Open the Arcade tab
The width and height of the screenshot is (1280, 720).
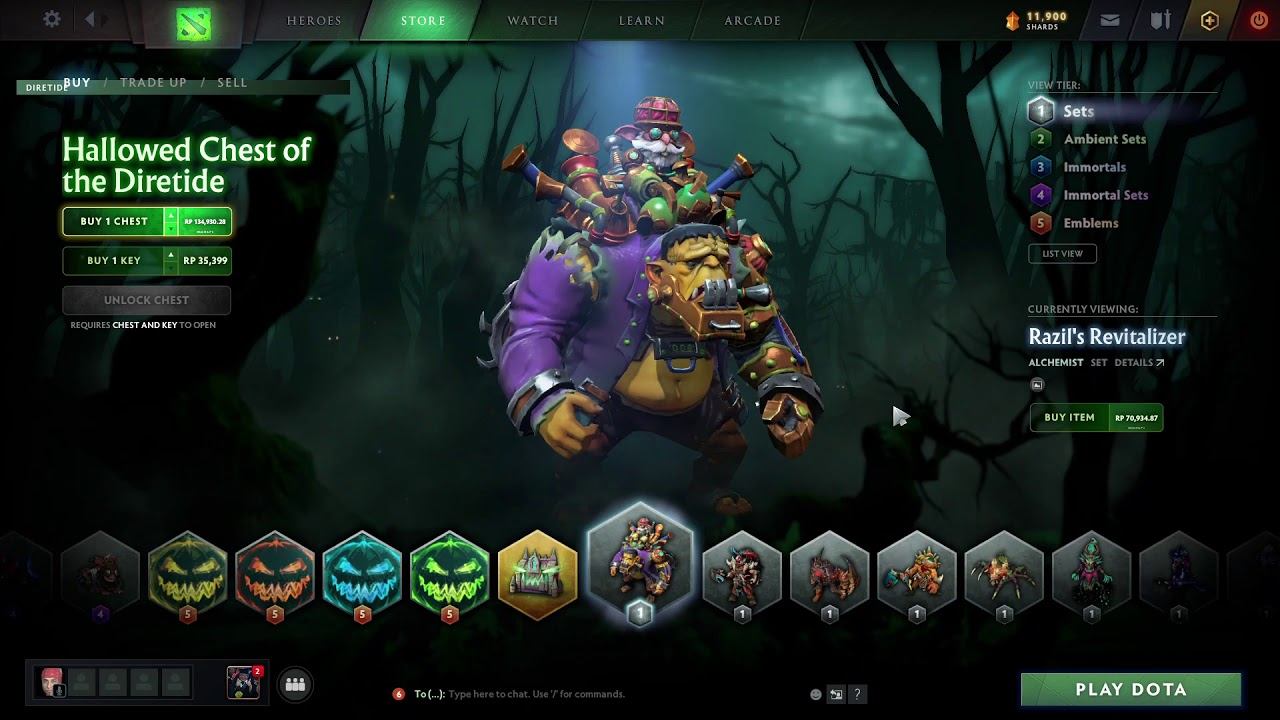click(752, 21)
